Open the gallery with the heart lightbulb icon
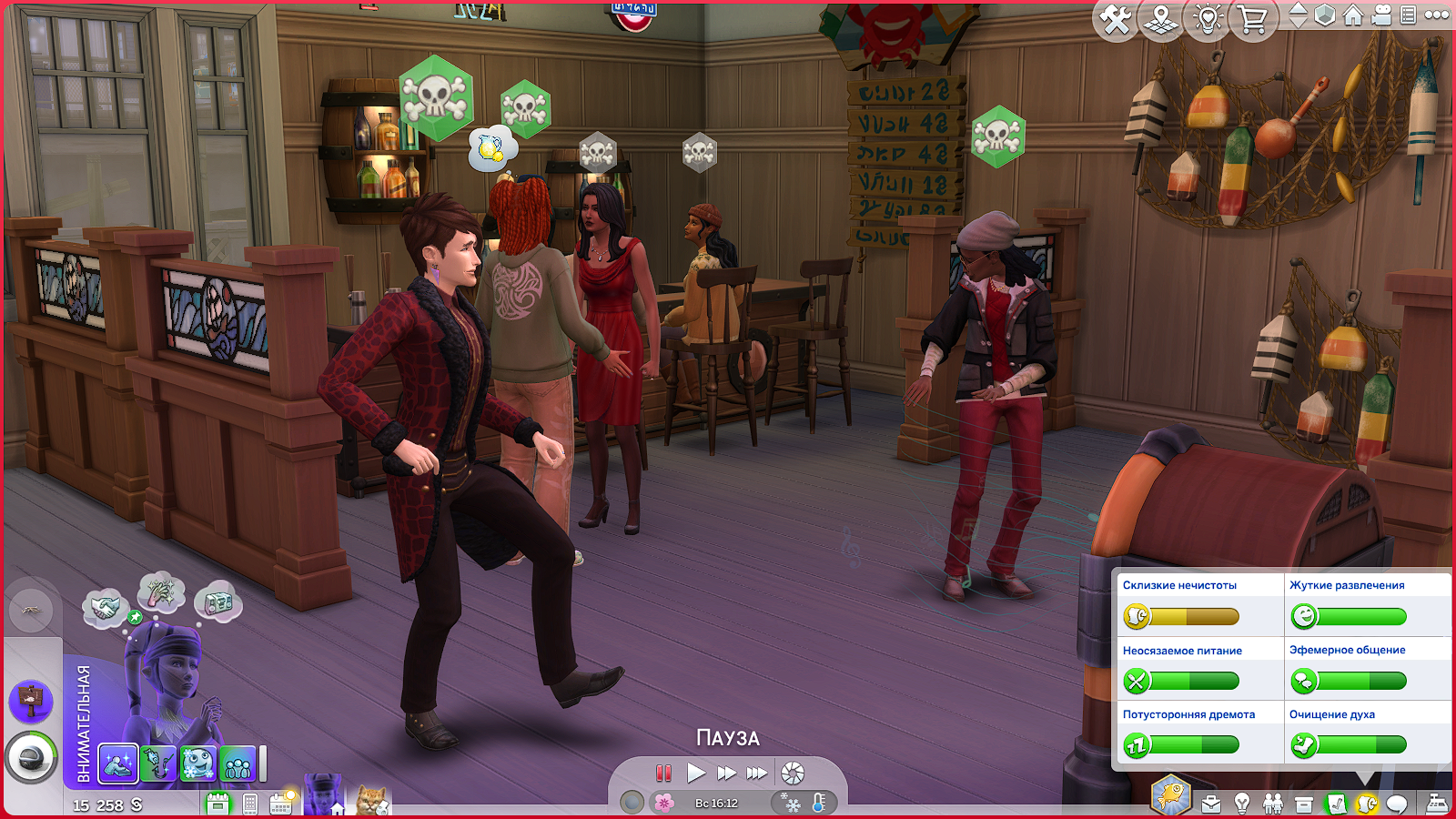Image resolution: width=1456 pixels, height=819 pixels. pyautogui.click(x=1208, y=19)
